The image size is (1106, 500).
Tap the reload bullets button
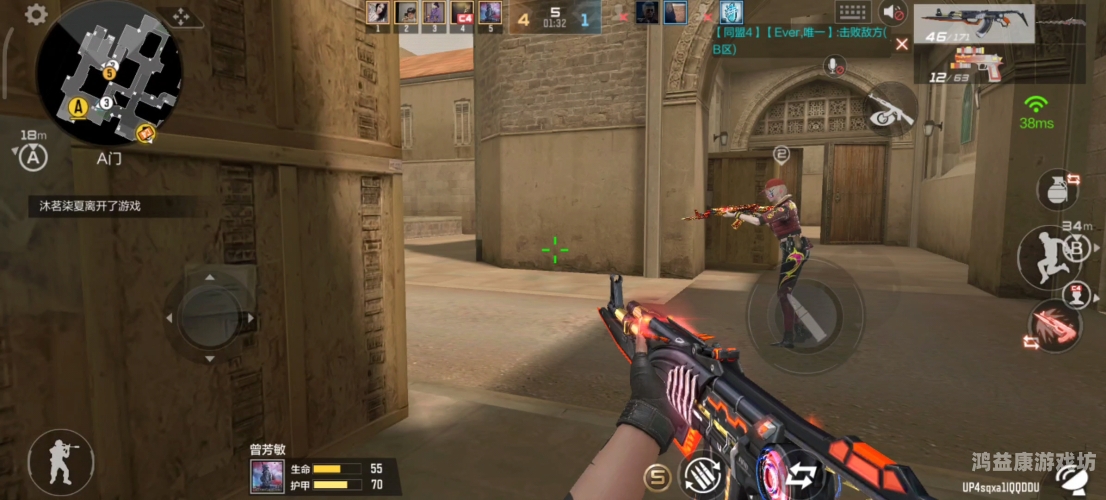(703, 475)
